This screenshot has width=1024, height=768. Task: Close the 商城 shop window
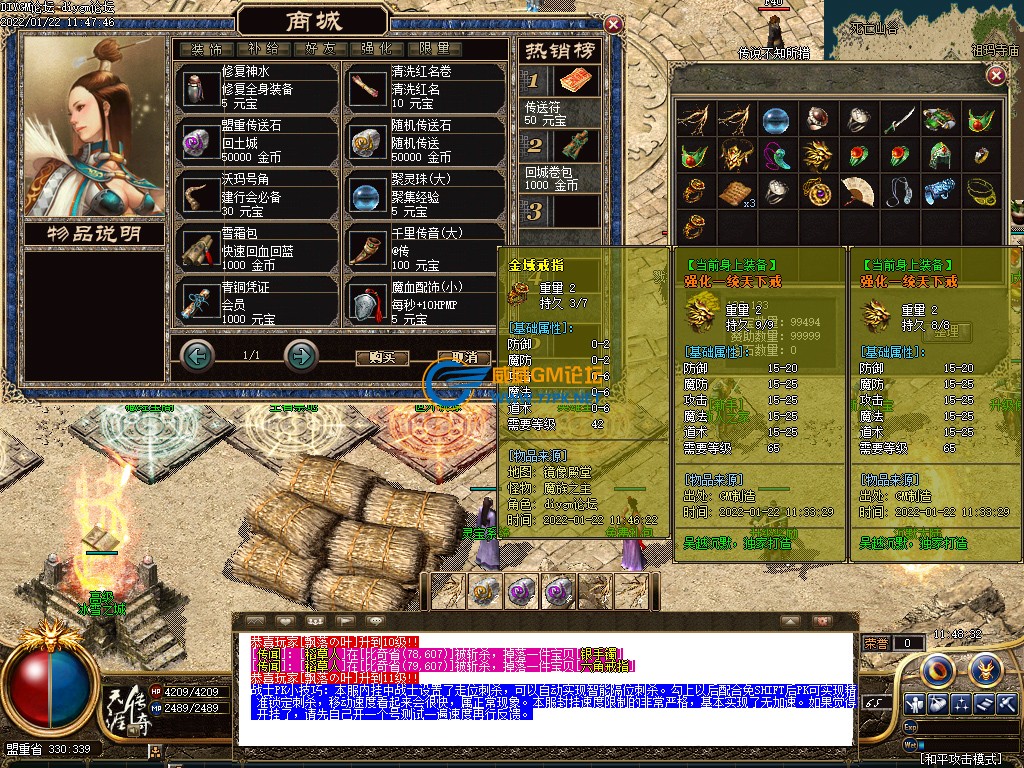coord(613,25)
